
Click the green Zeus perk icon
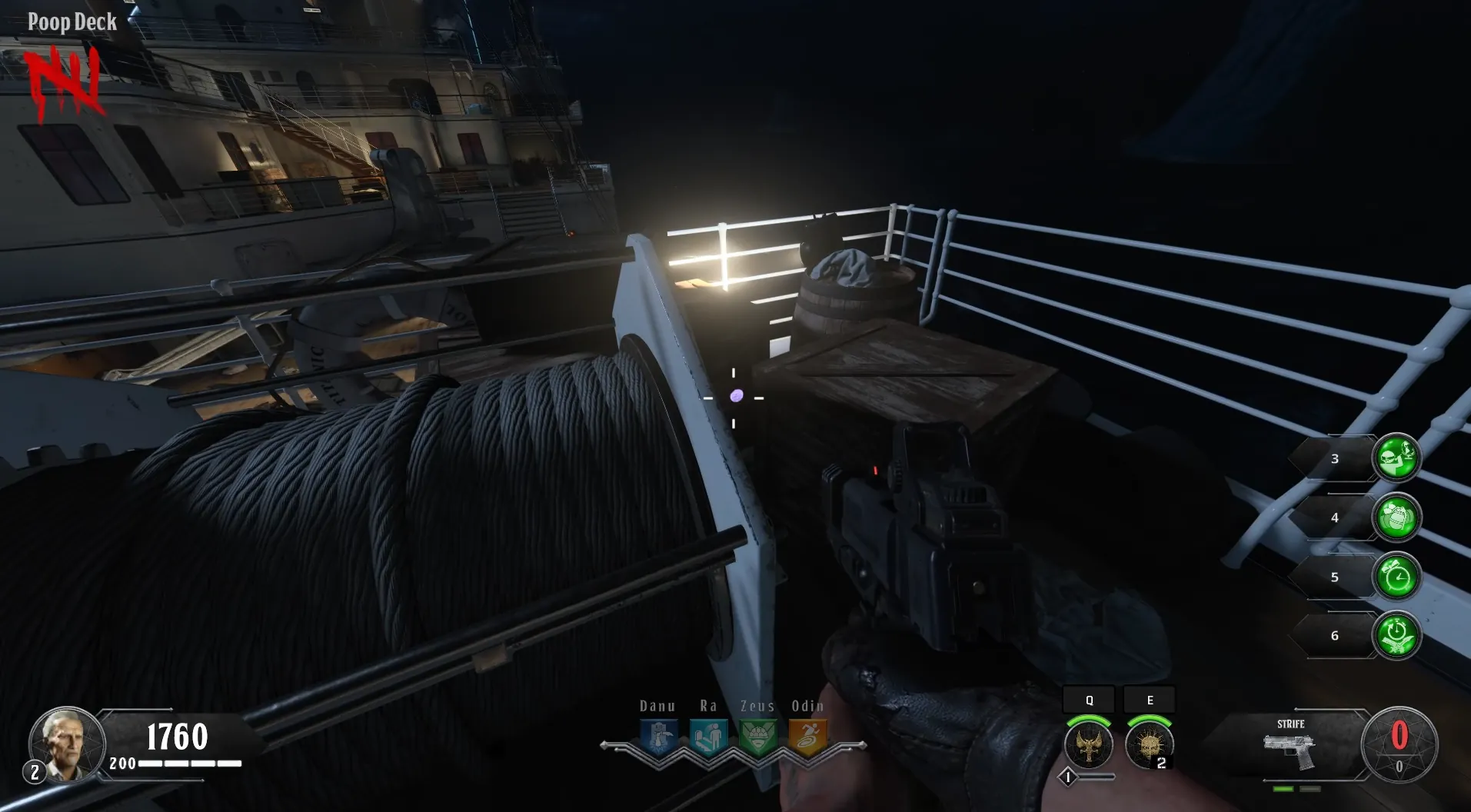click(757, 738)
